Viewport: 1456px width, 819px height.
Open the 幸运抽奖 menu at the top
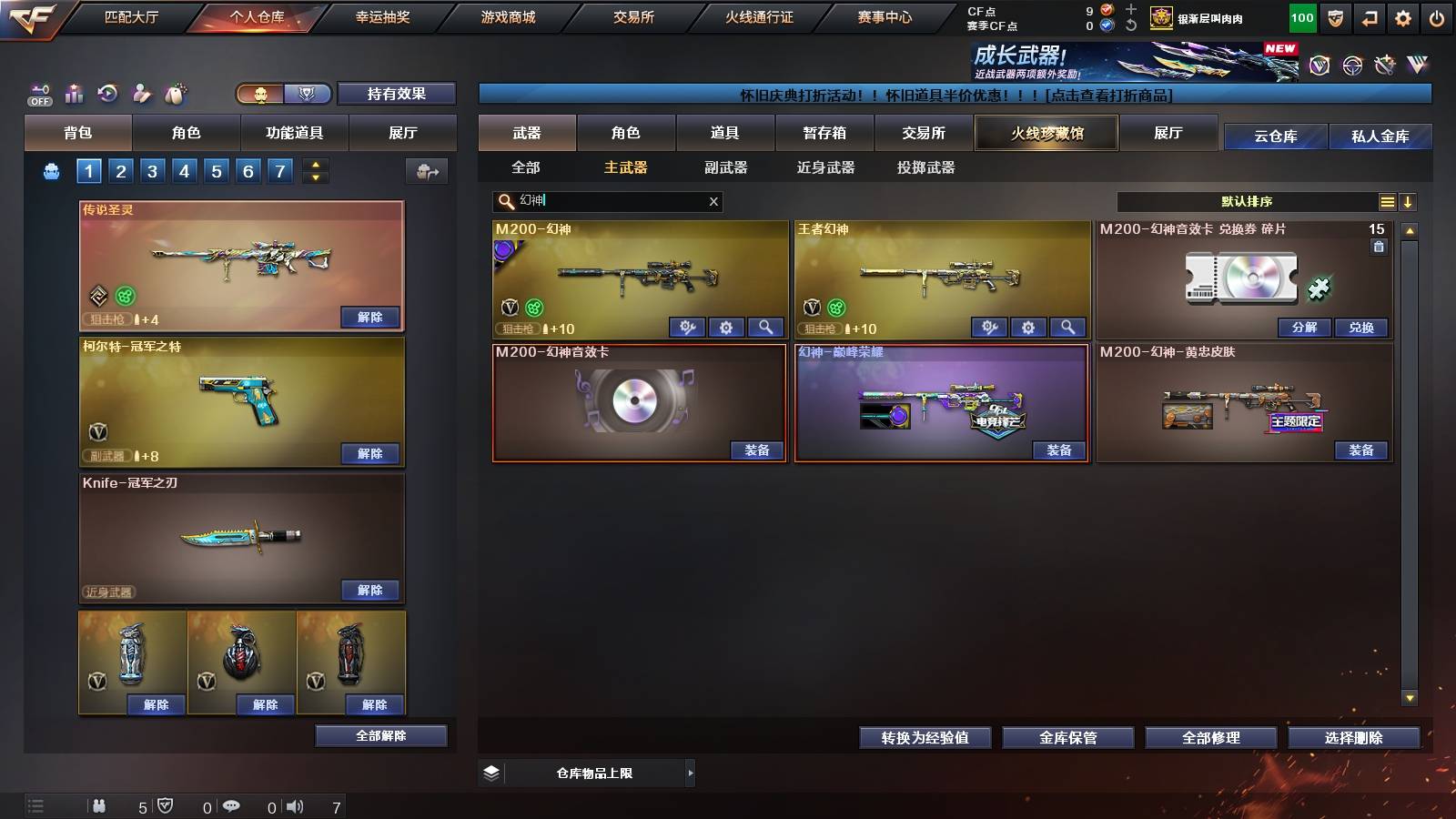[383, 16]
